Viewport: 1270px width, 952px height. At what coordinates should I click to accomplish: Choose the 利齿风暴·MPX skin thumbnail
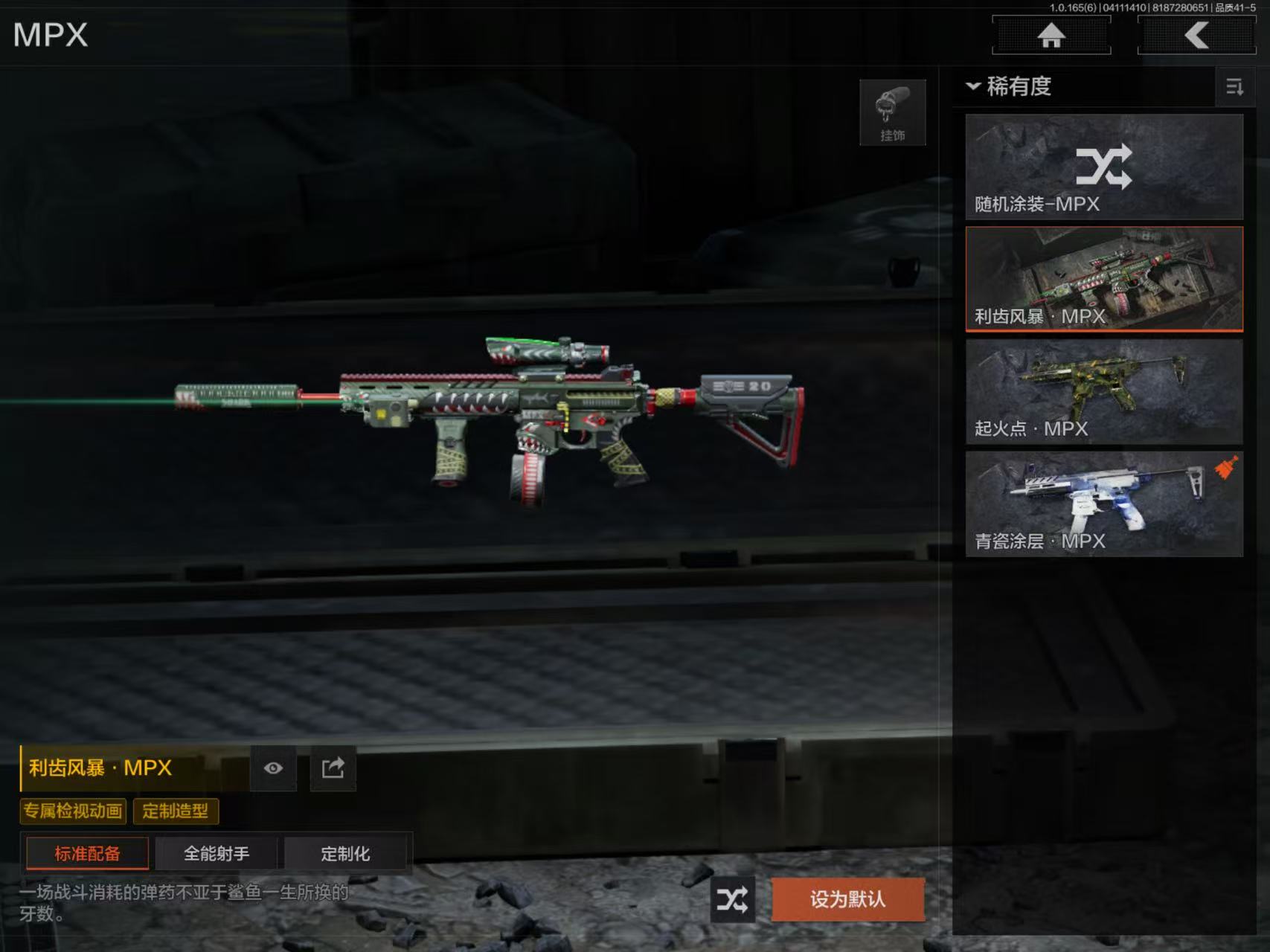point(1104,279)
